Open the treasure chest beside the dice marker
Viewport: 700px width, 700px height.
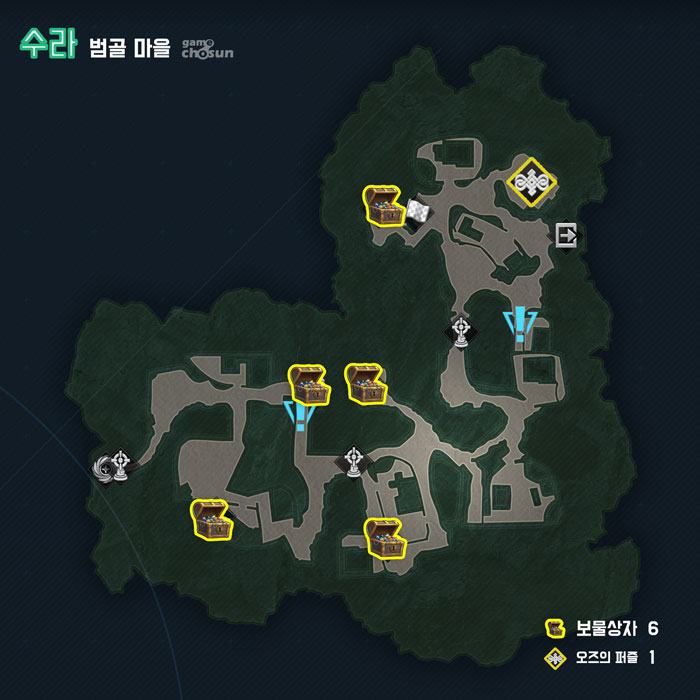click(x=382, y=206)
